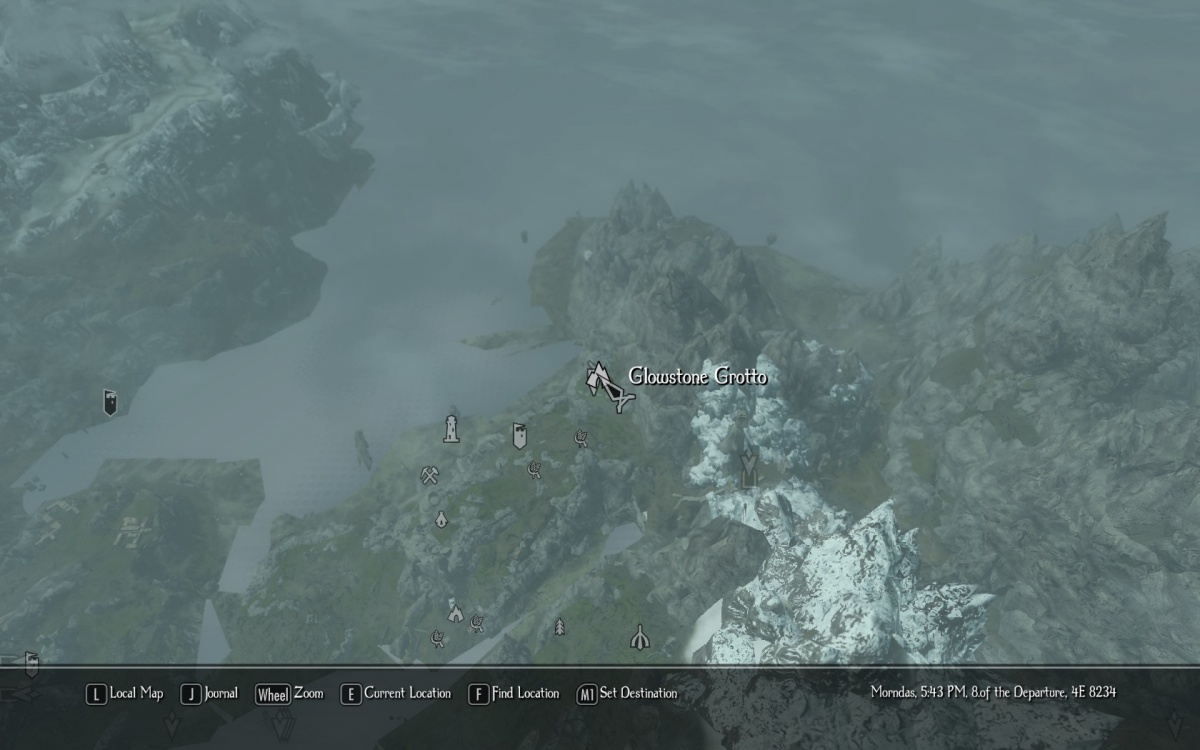This screenshot has width=1200, height=750.
Task: Activate the Find Location option
Action: [x=514, y=693]
